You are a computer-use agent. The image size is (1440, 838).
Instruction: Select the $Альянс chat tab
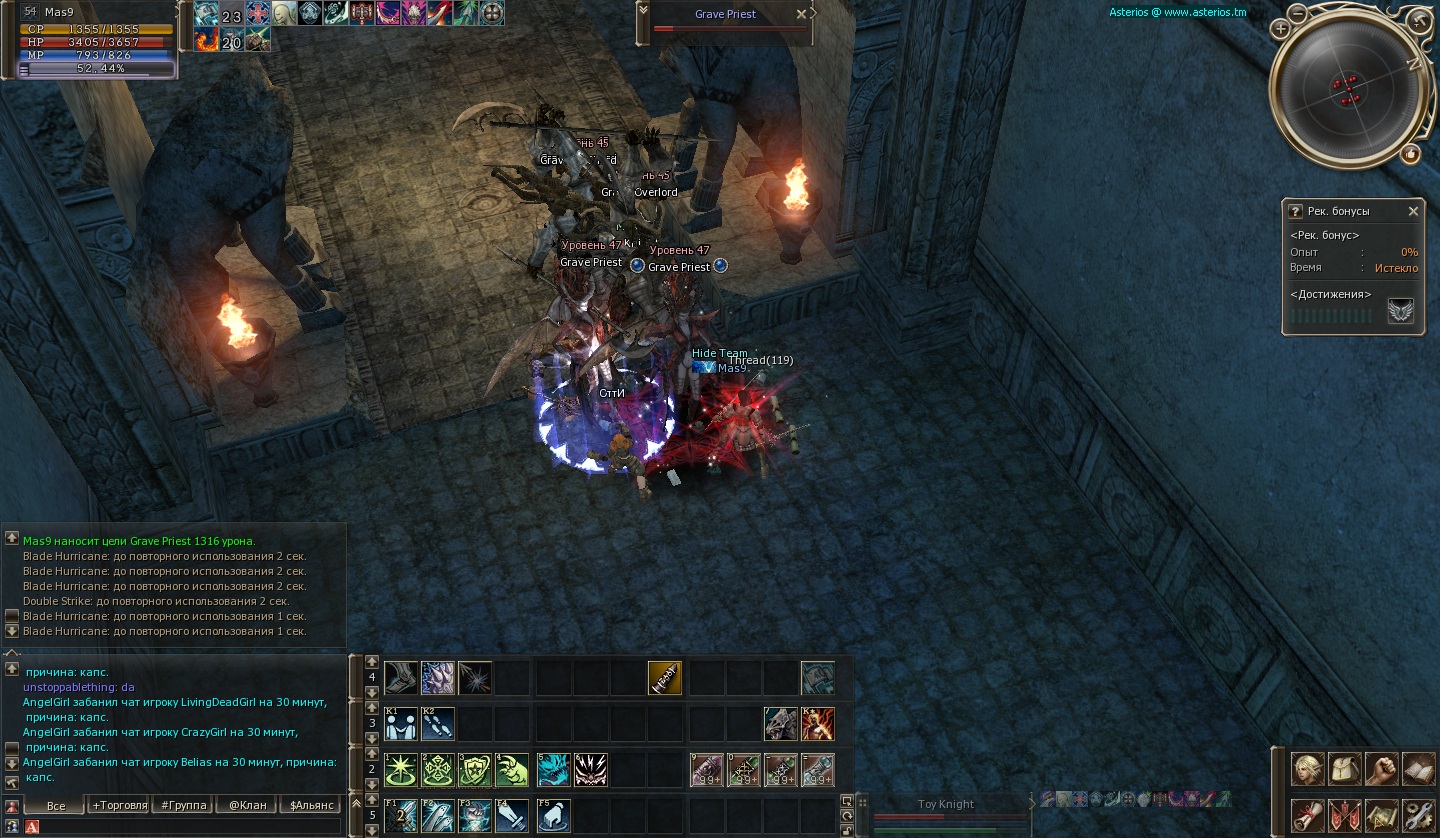point(311,805)
